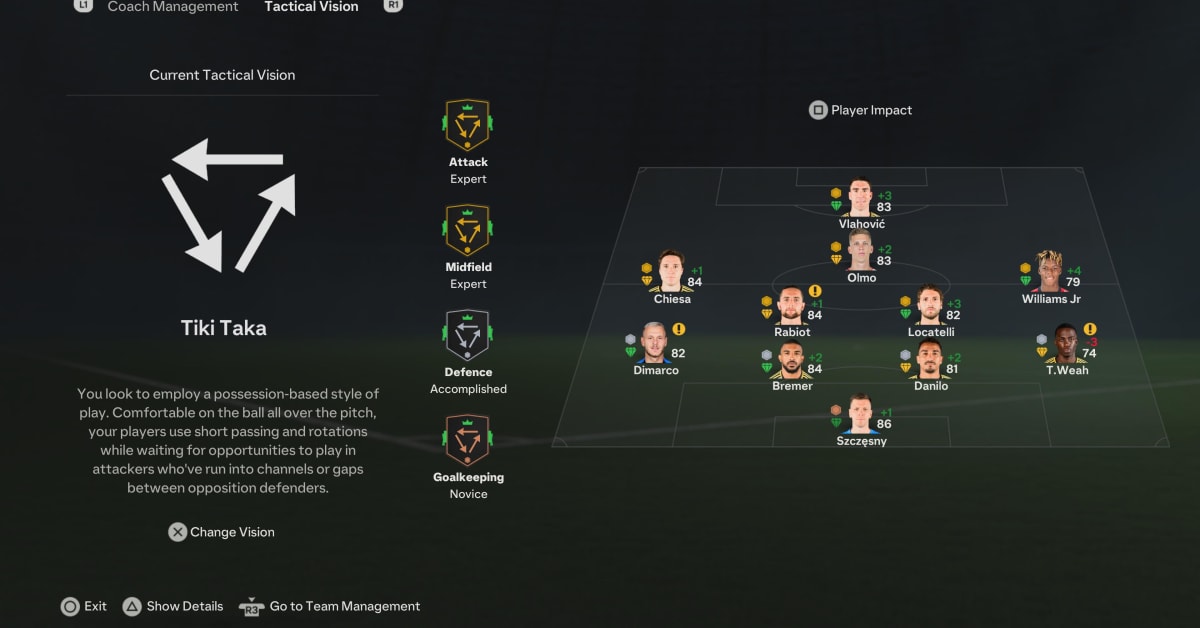Switch to the Coach Management tab
The image size is (1200, 628).
(x=172, y=7)
